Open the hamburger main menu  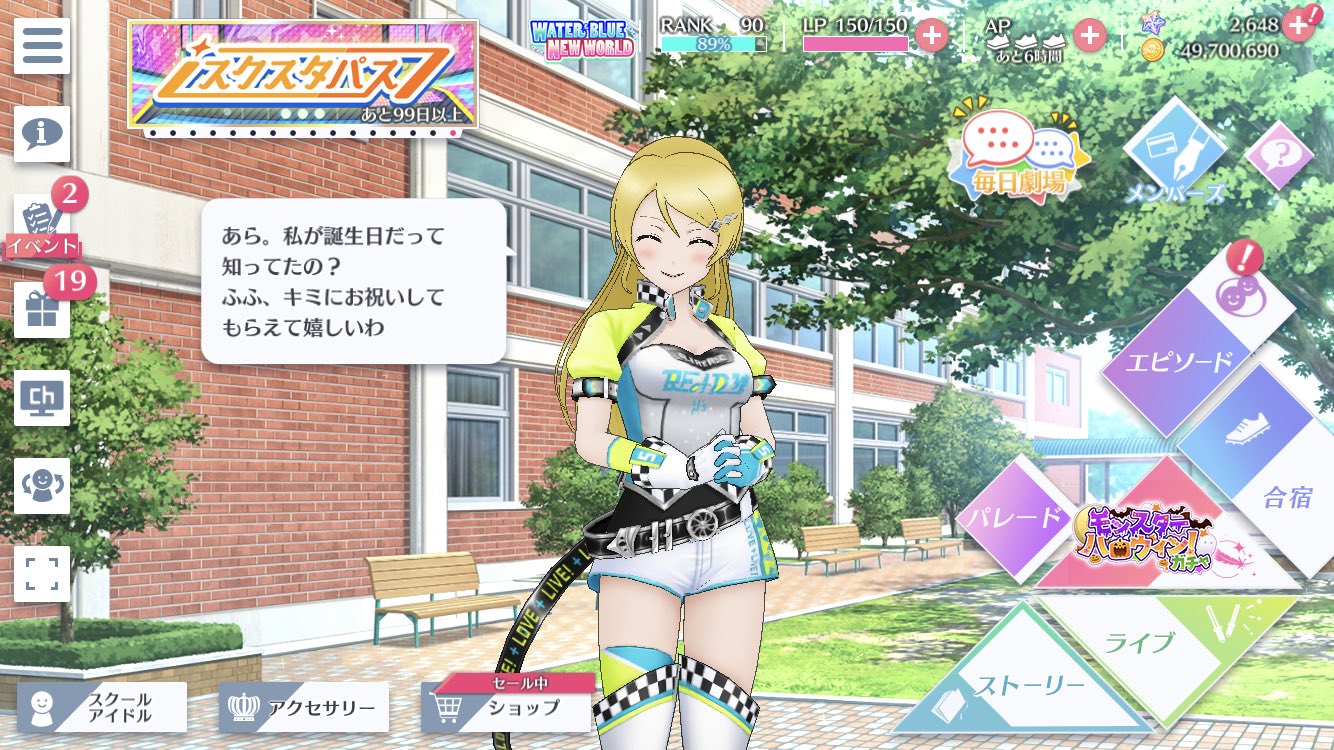click(41, 45)
